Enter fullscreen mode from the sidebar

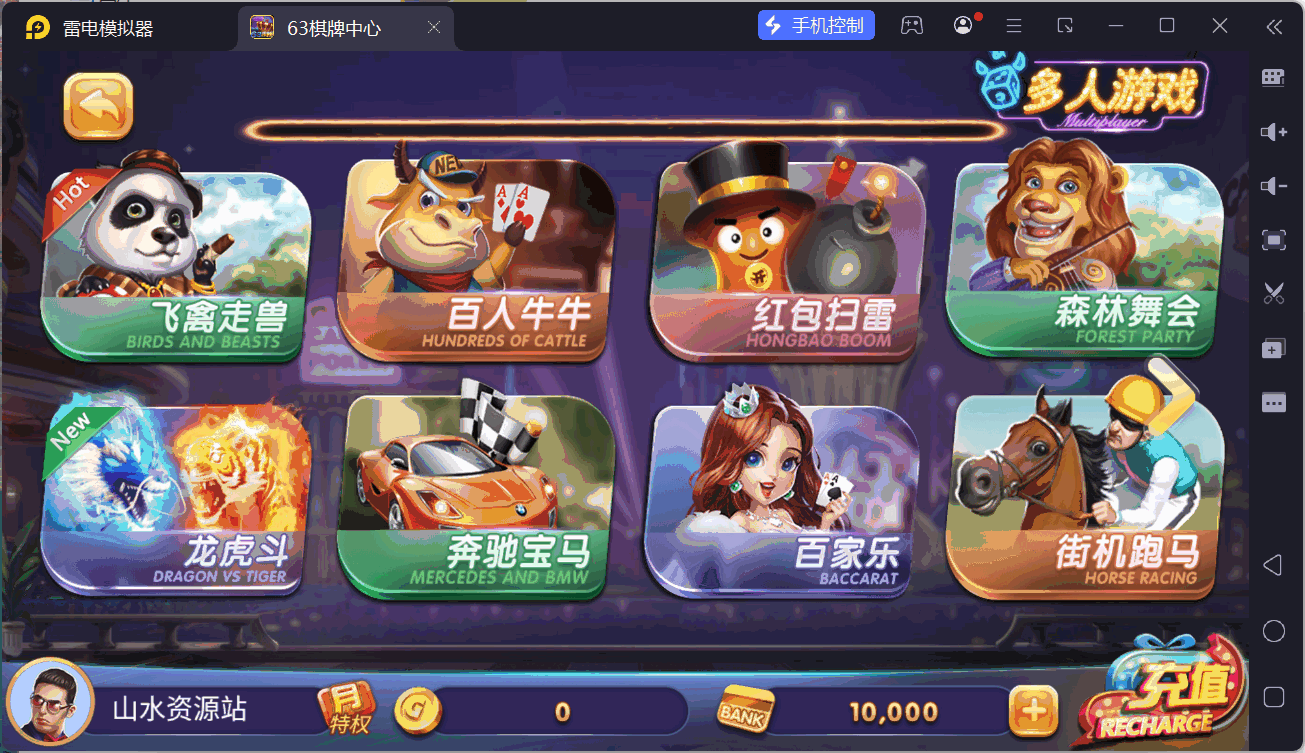click(1272, 240)
